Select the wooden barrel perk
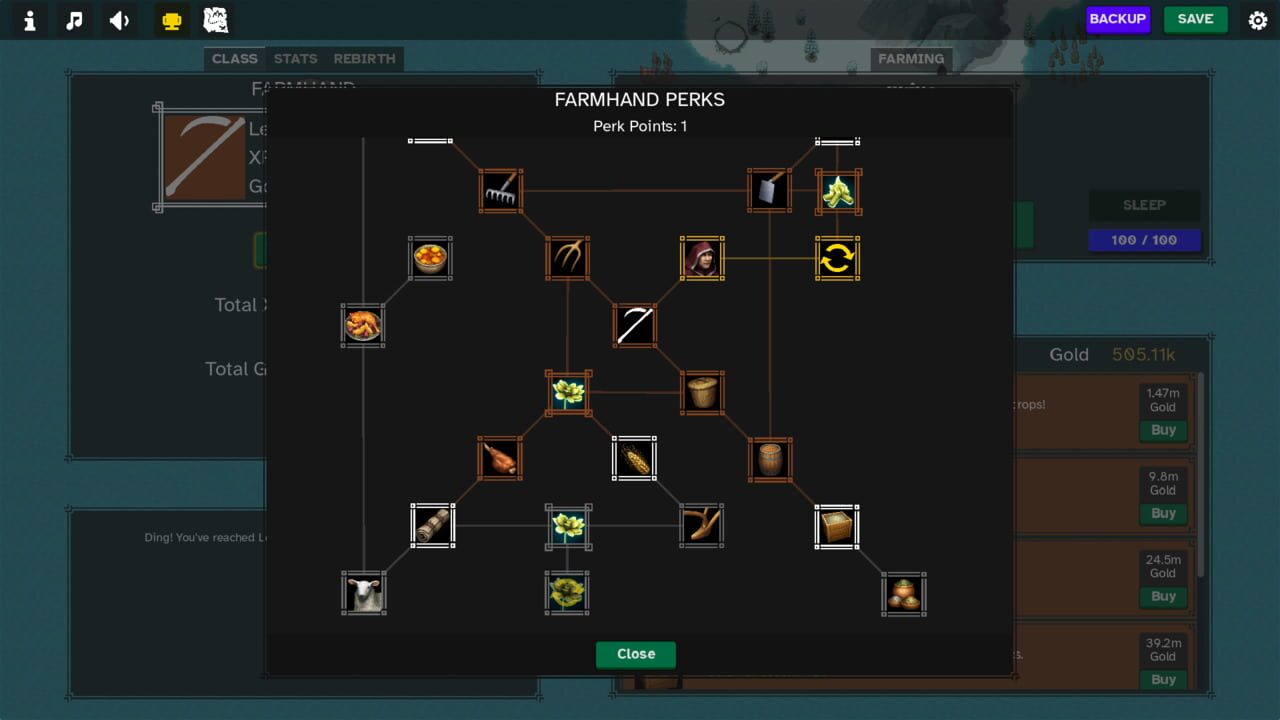1280x720 pixels. coord(770,458)
